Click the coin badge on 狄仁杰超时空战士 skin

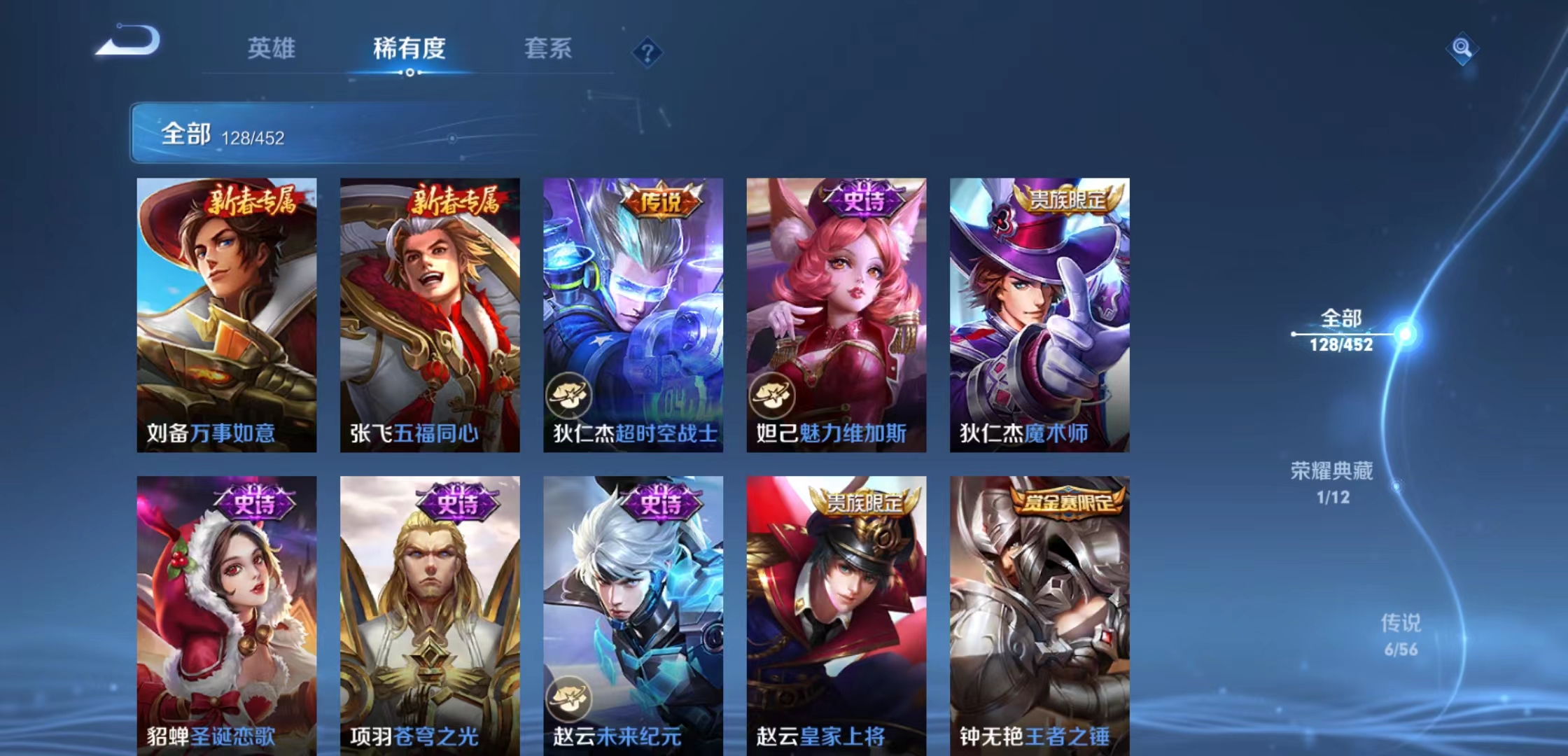click(x=568, y=393)
